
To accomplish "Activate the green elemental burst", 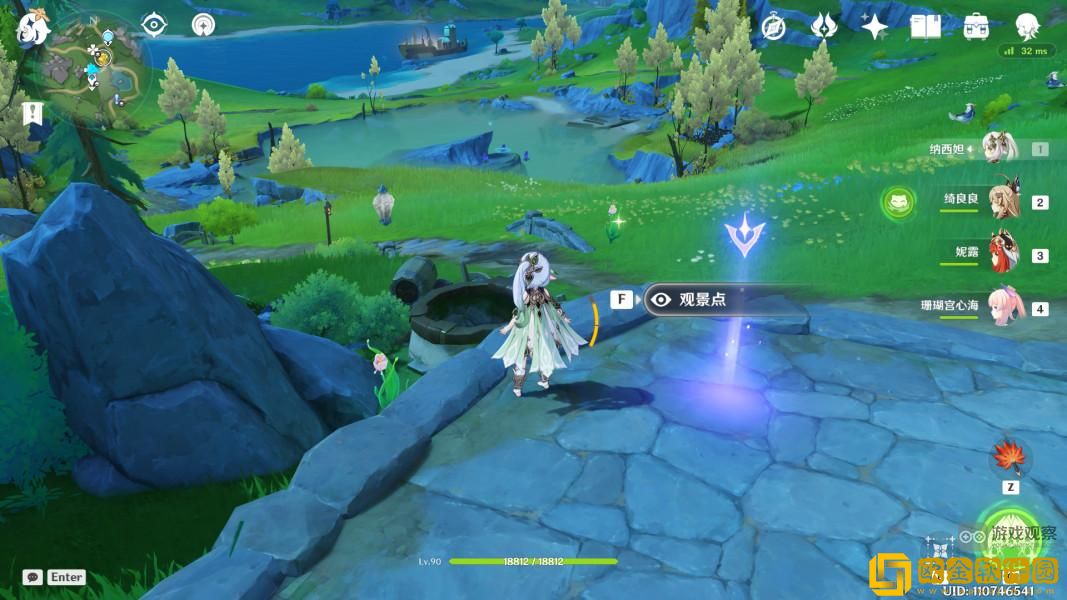I will click(1012, 537).
